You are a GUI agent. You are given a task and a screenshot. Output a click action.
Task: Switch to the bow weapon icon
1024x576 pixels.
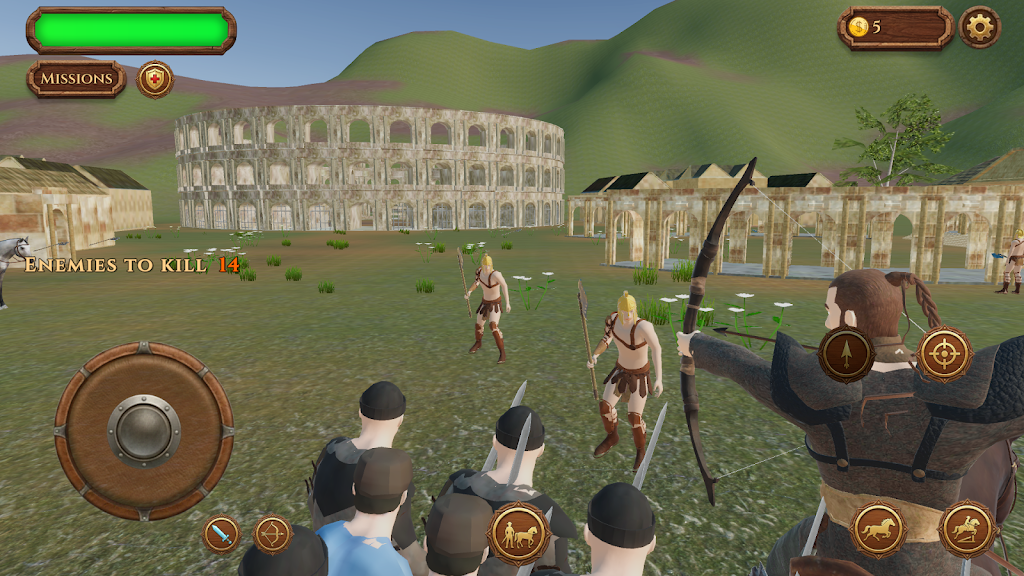(x=272, y=534)
